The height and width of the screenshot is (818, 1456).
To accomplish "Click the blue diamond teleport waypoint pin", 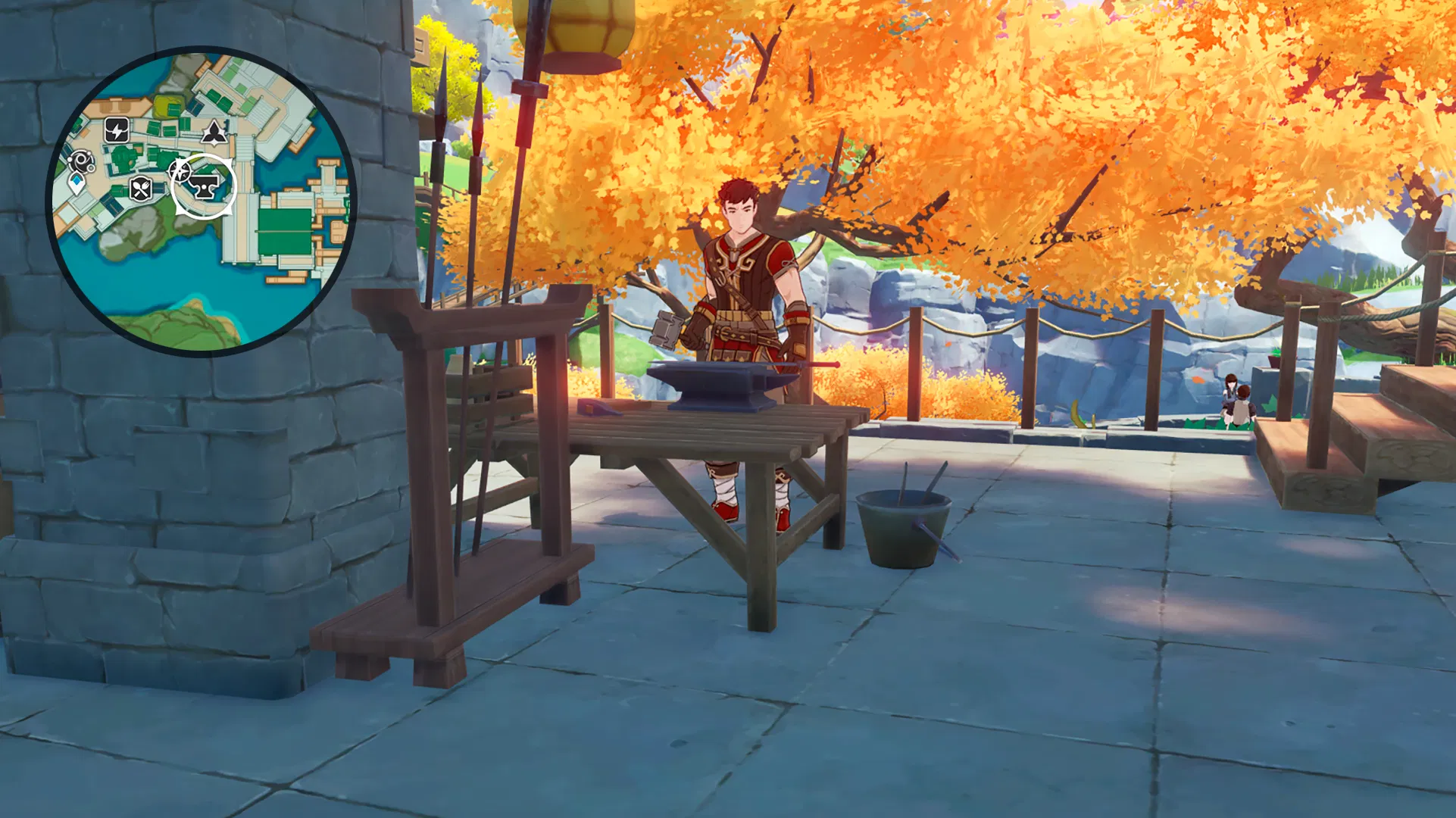I will tap(77, 183).
